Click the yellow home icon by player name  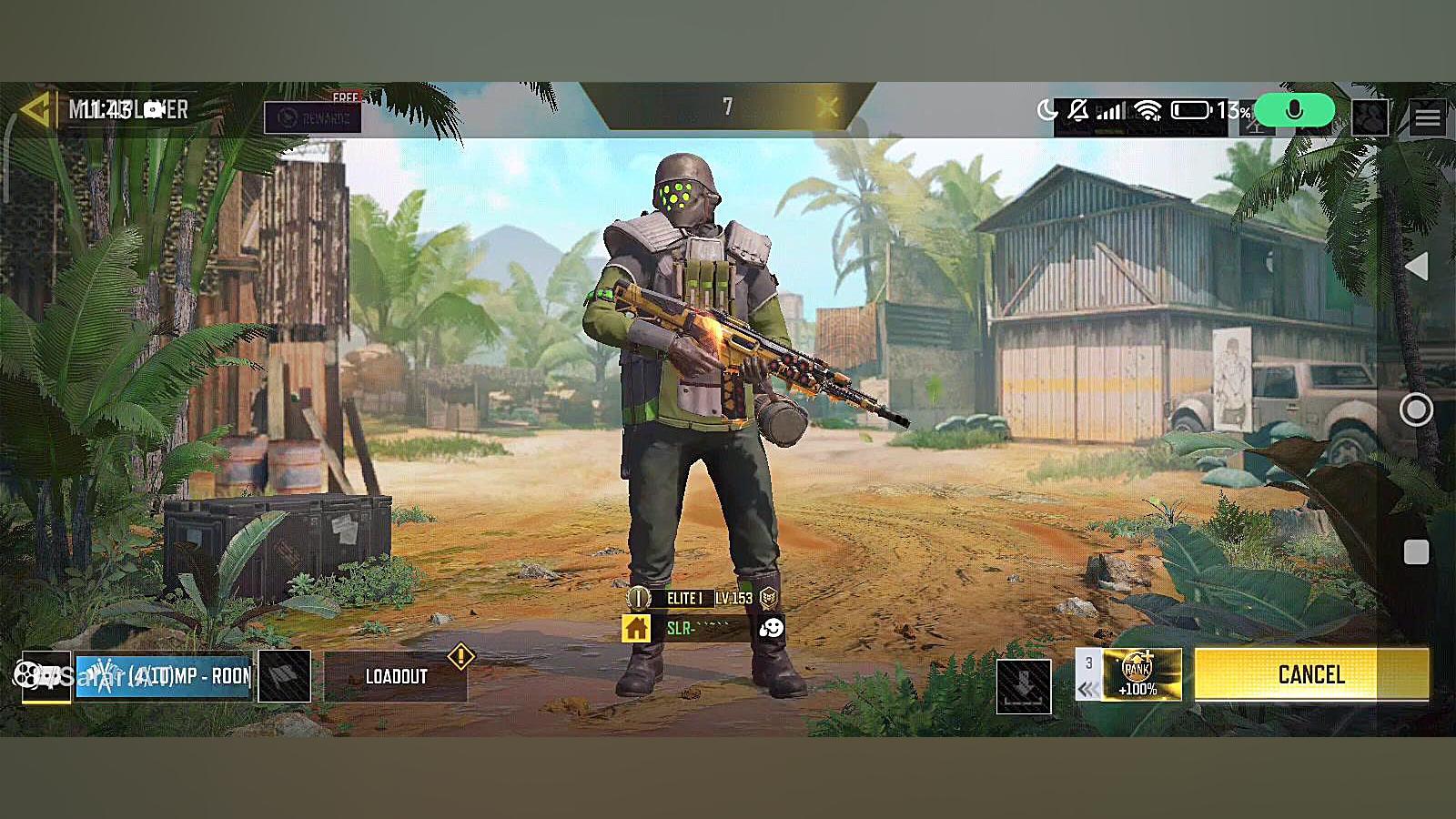click(x=636, y=628)
